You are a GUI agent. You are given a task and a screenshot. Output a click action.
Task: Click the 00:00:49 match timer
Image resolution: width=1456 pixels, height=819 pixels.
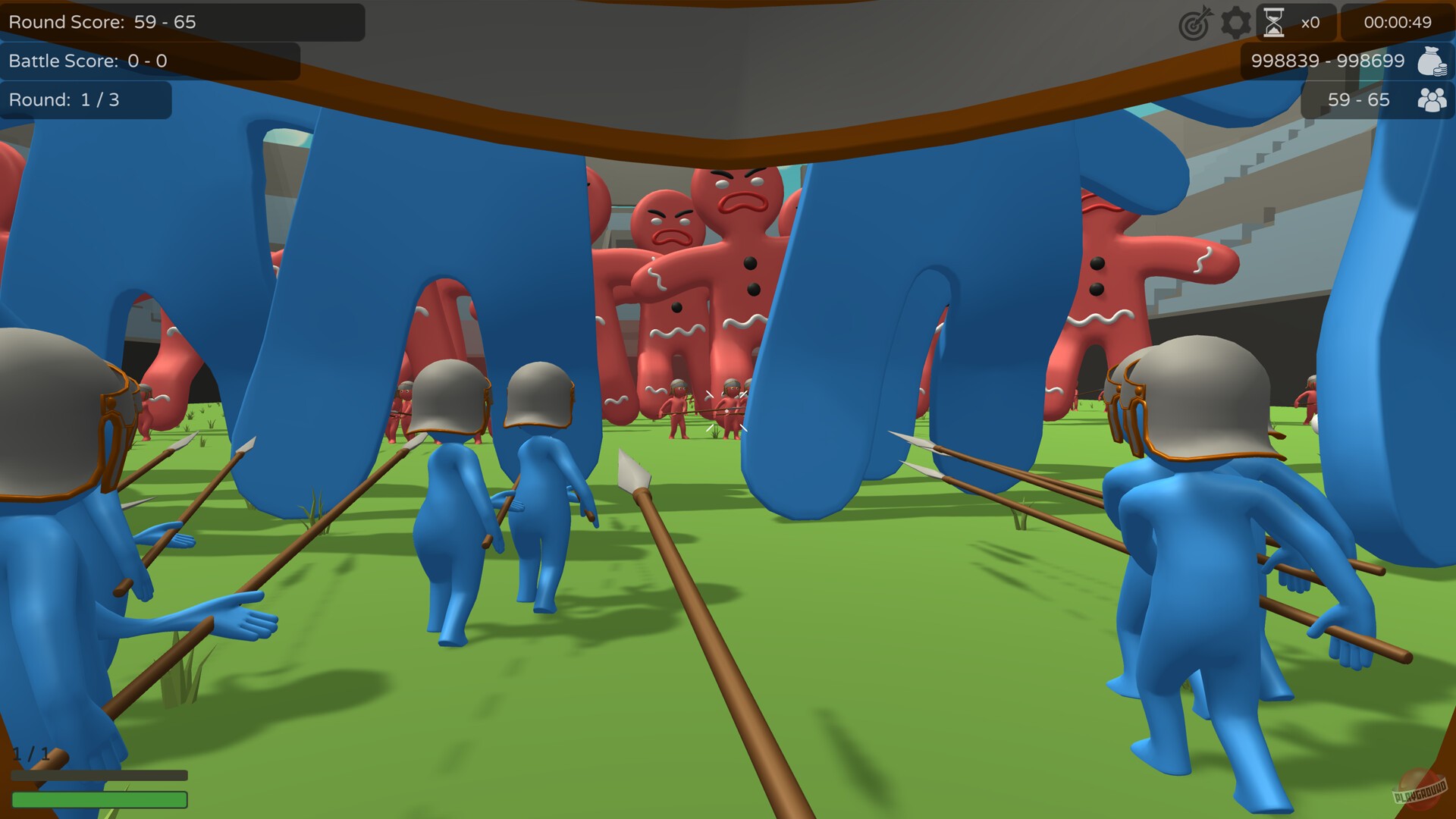click(1398, 22)
